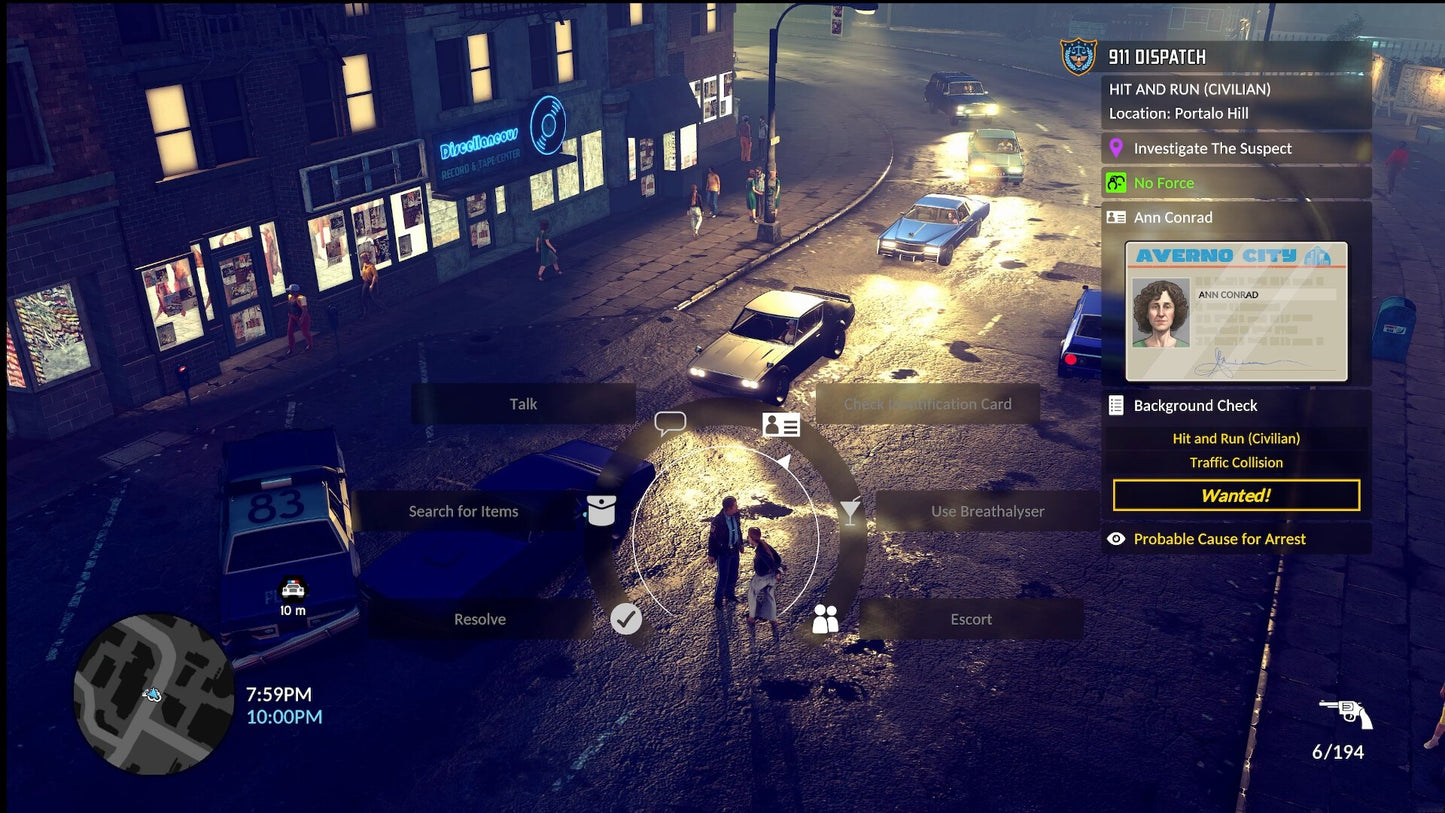The height and width of the screenshot is (813, 1445).
Task: Click the Hit and Run (Civilian) entry
Action: tap(1236, 438)
